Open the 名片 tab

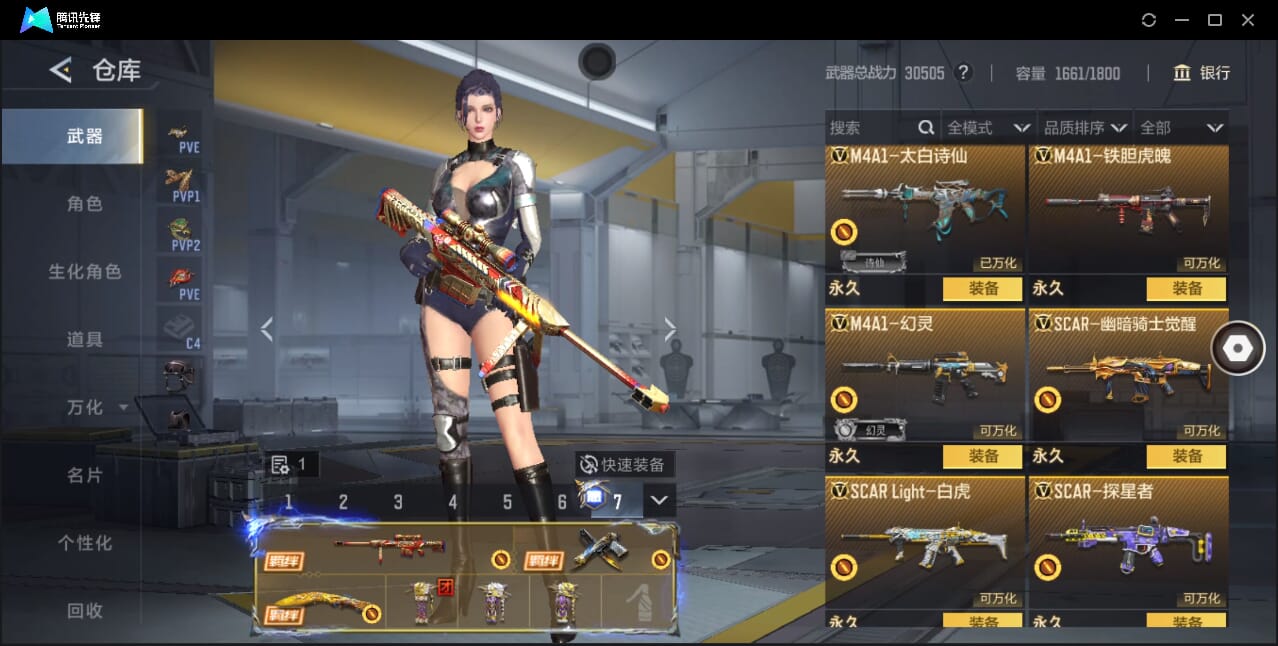point(85,475)
